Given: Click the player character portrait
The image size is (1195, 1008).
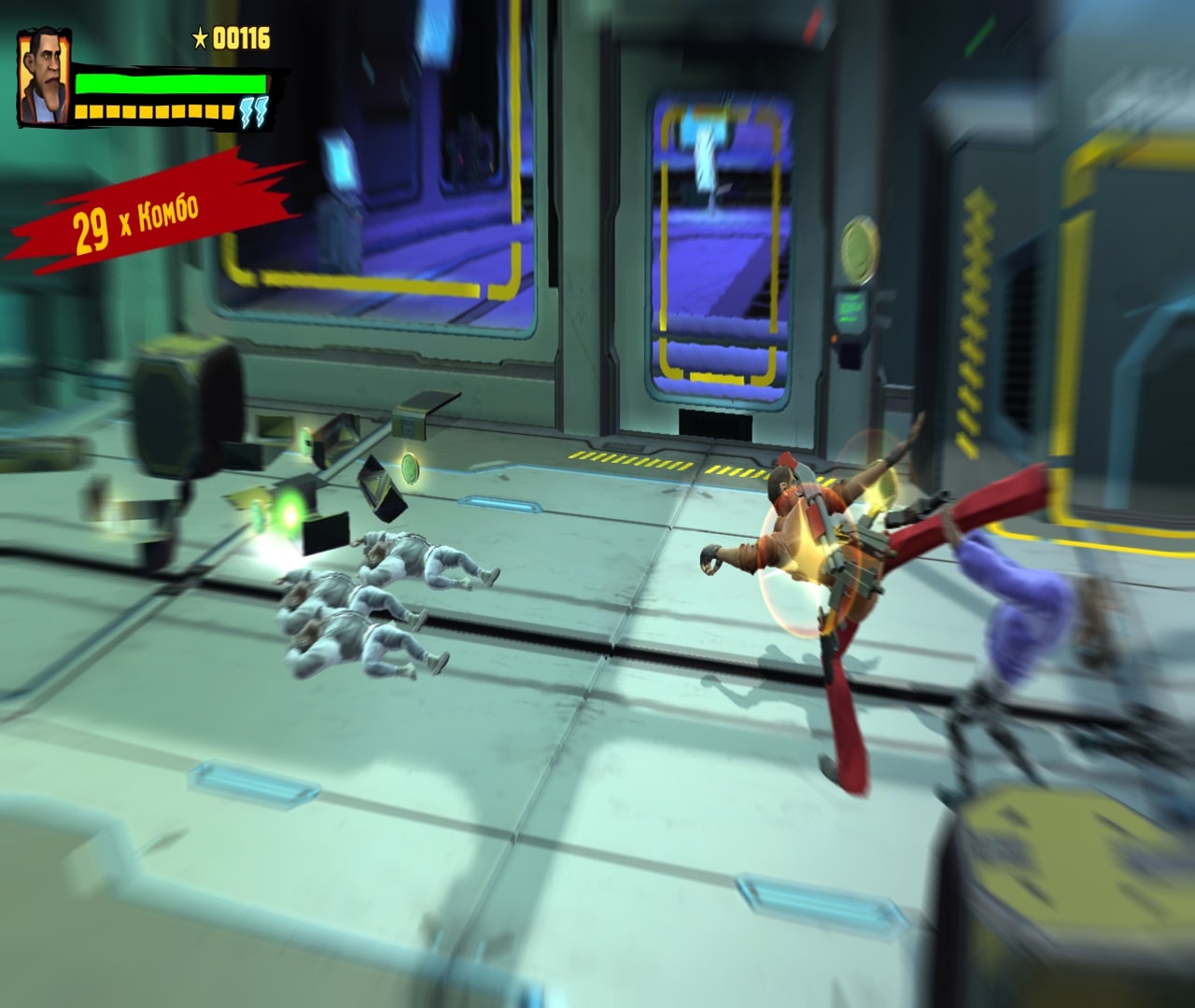Looking at the screenshot, I should click(x=41, y=80).
